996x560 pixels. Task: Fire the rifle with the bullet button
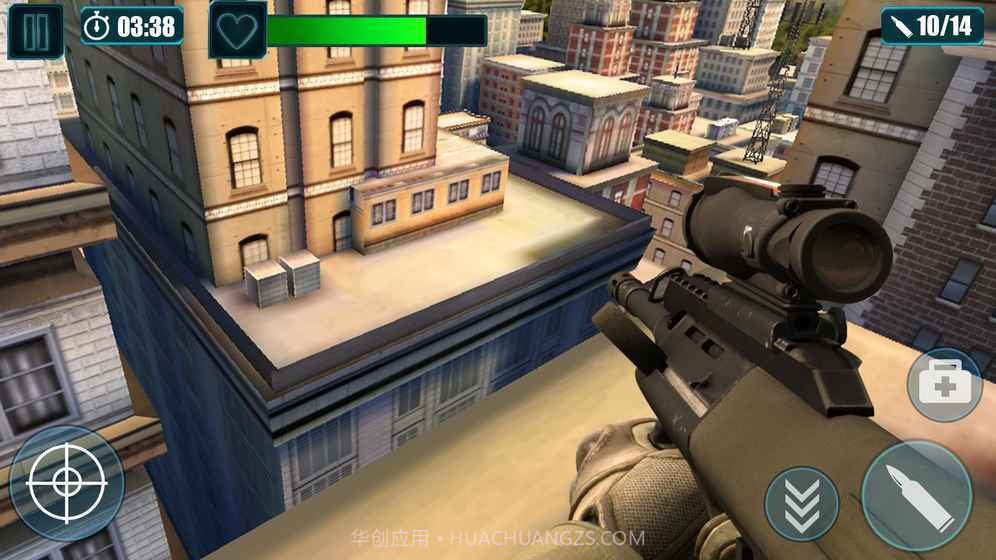[x=916, y=496]
